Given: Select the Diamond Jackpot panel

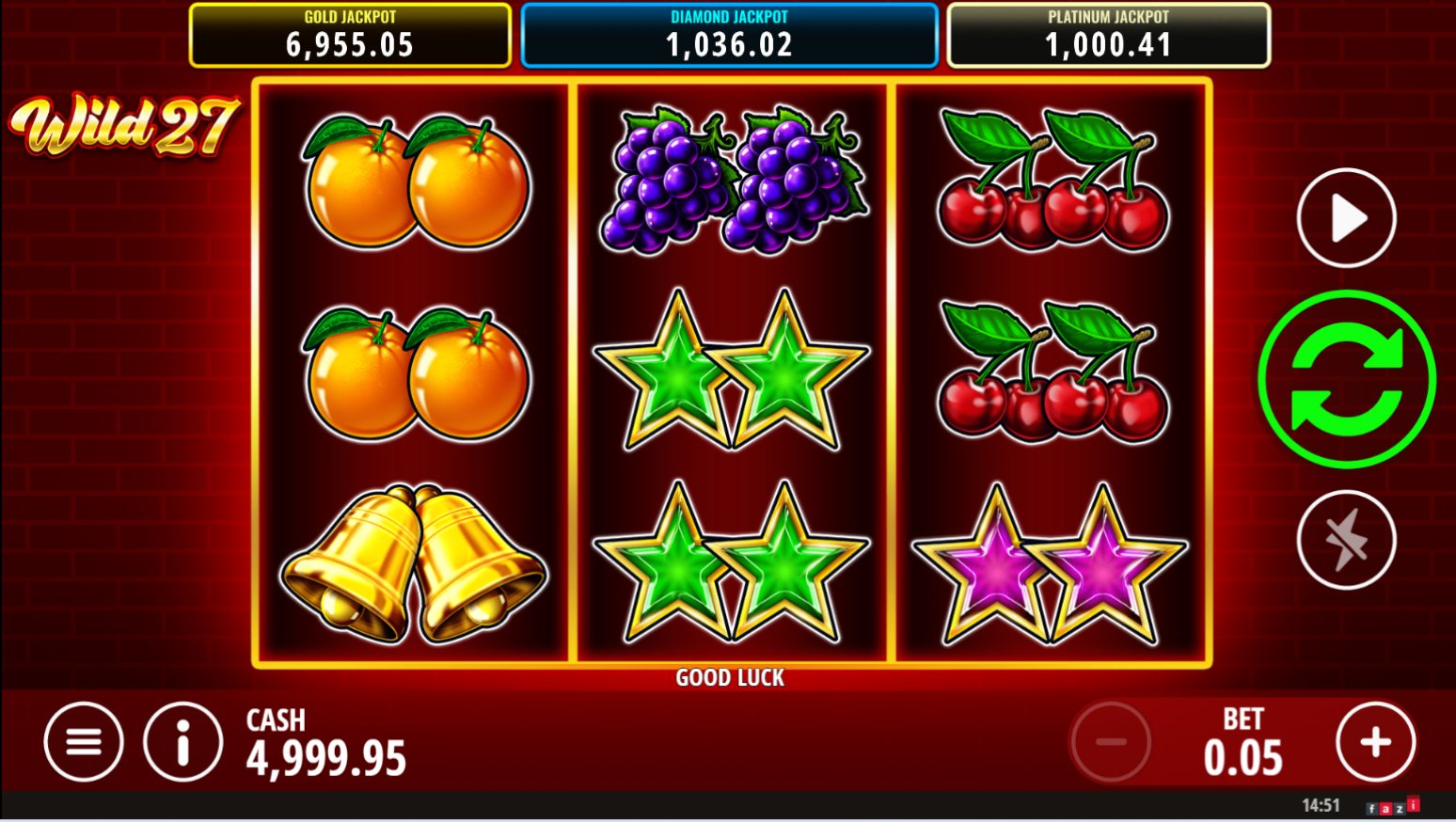Looking at the screenshot, I should tap(729, 36).
